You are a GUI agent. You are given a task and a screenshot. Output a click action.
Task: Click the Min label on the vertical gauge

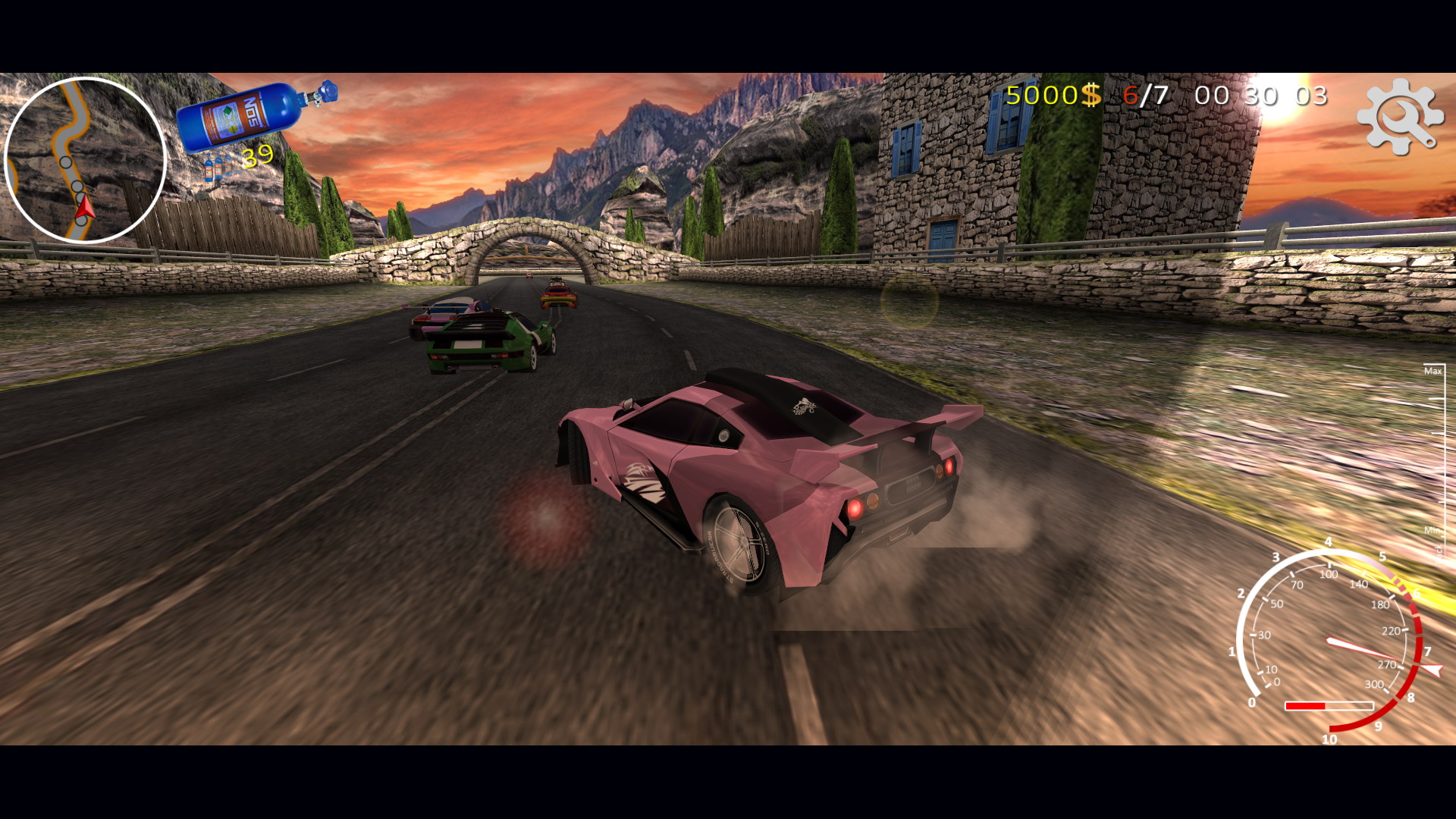click(1432, 531)
